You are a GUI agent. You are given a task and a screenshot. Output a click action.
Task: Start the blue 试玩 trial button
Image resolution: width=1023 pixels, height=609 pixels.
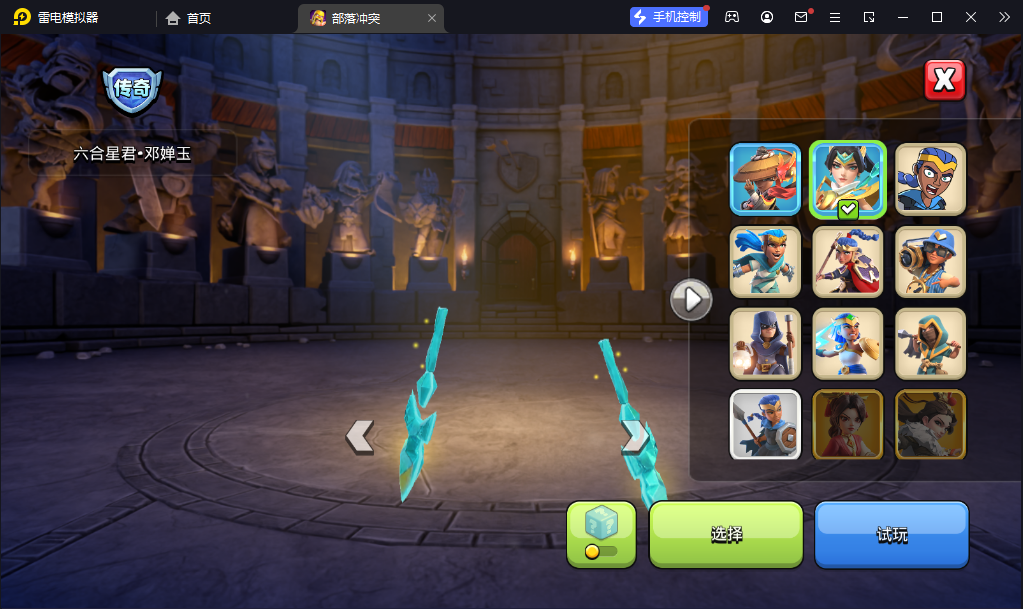click(892, 534)
